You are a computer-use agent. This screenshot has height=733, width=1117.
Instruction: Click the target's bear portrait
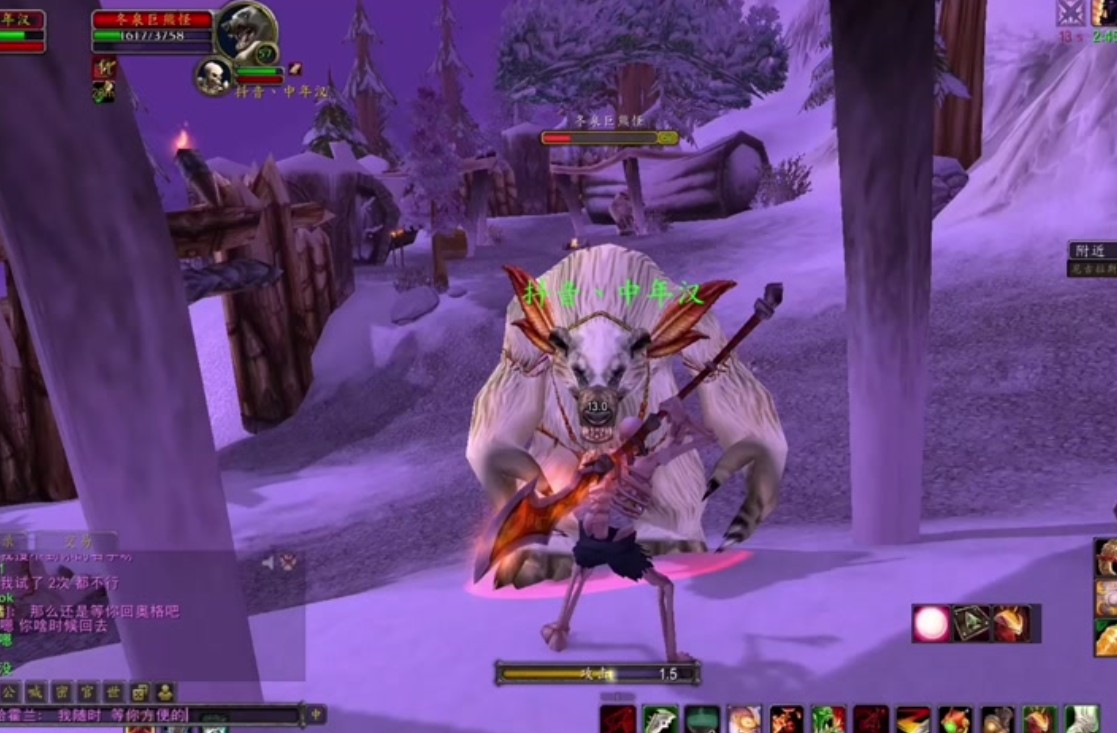tap(245, 31)
